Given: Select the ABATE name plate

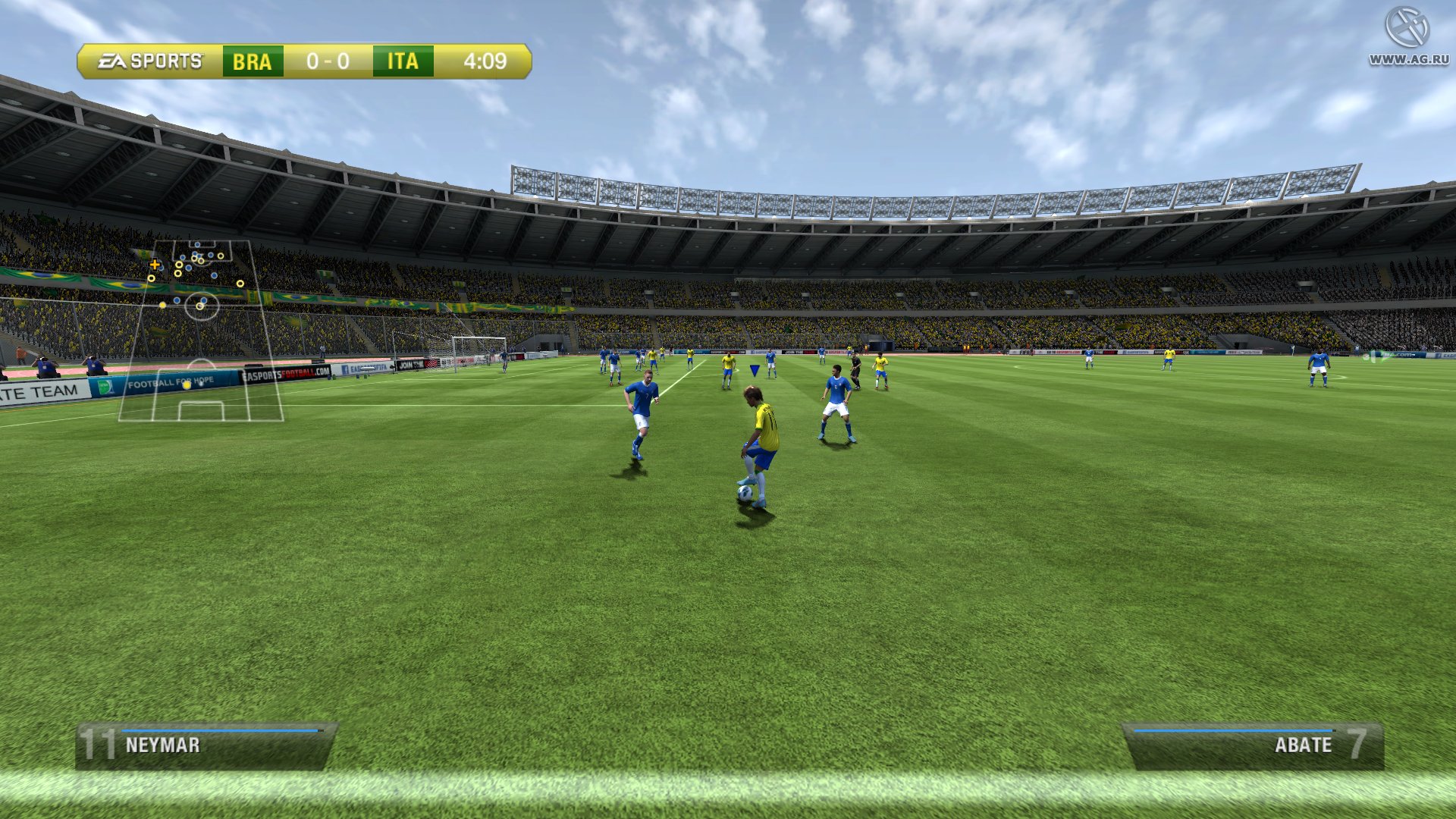Looking at the screenshot, I should coord(1303,745).
